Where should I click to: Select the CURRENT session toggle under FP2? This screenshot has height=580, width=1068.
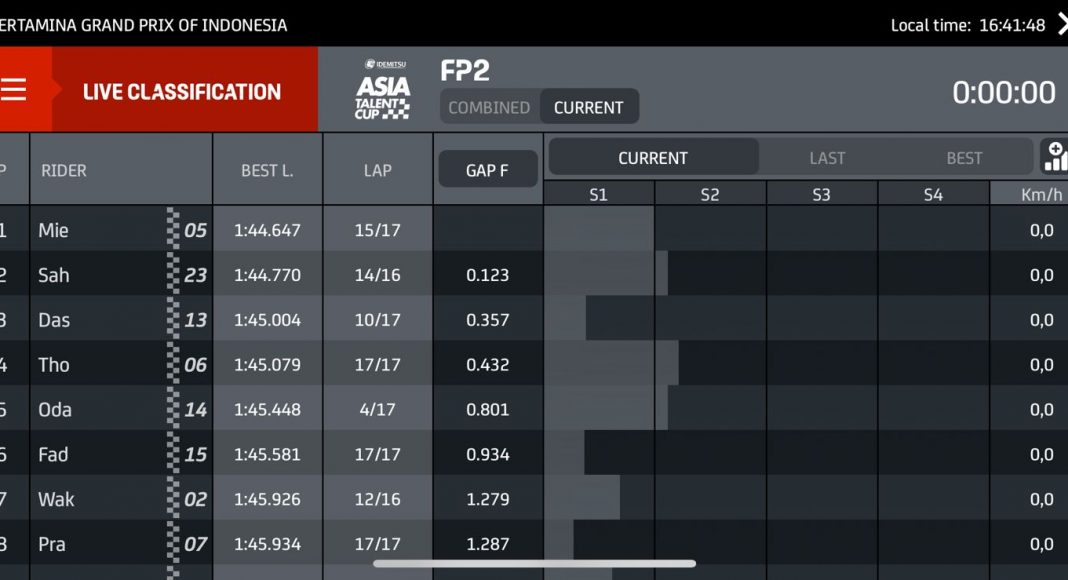click(588, 107)
